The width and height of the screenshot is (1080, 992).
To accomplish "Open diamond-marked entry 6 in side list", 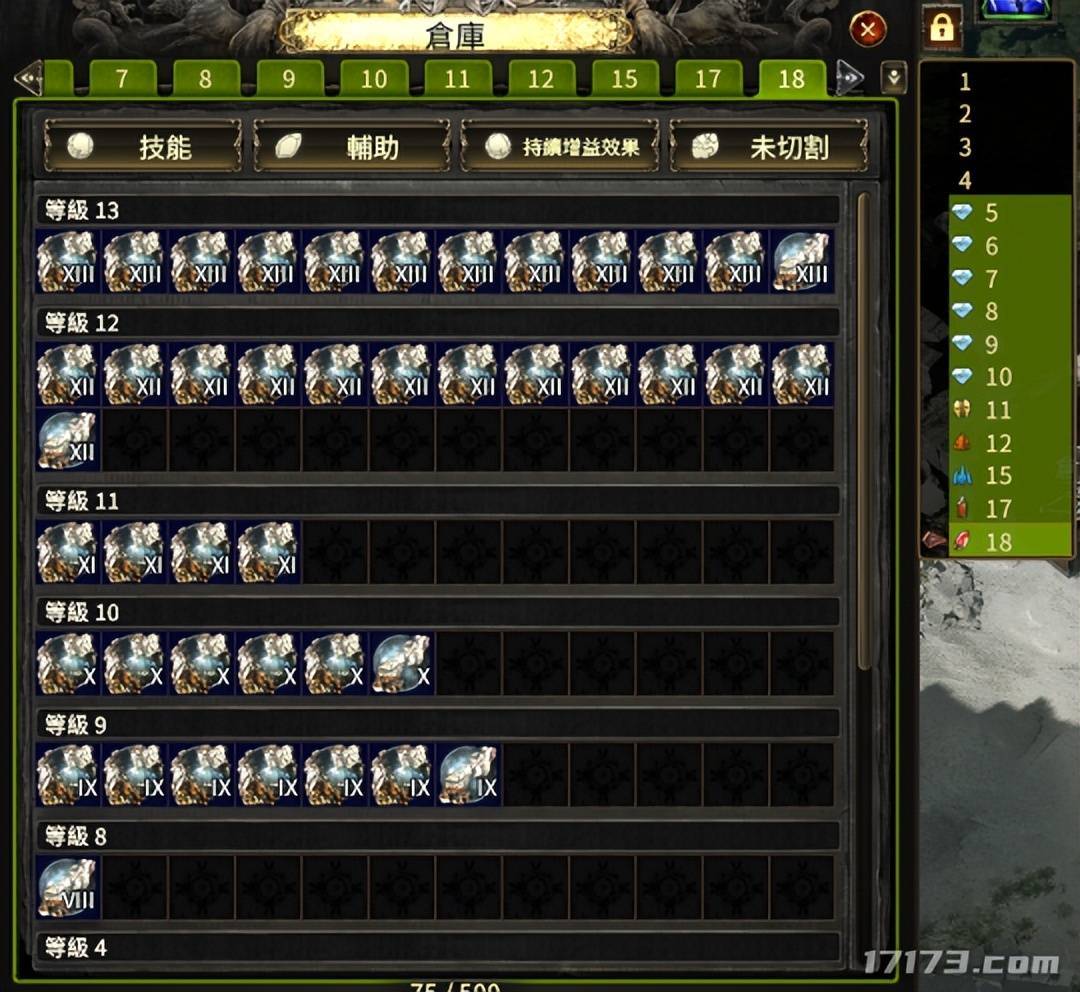I will coord(990,246).
